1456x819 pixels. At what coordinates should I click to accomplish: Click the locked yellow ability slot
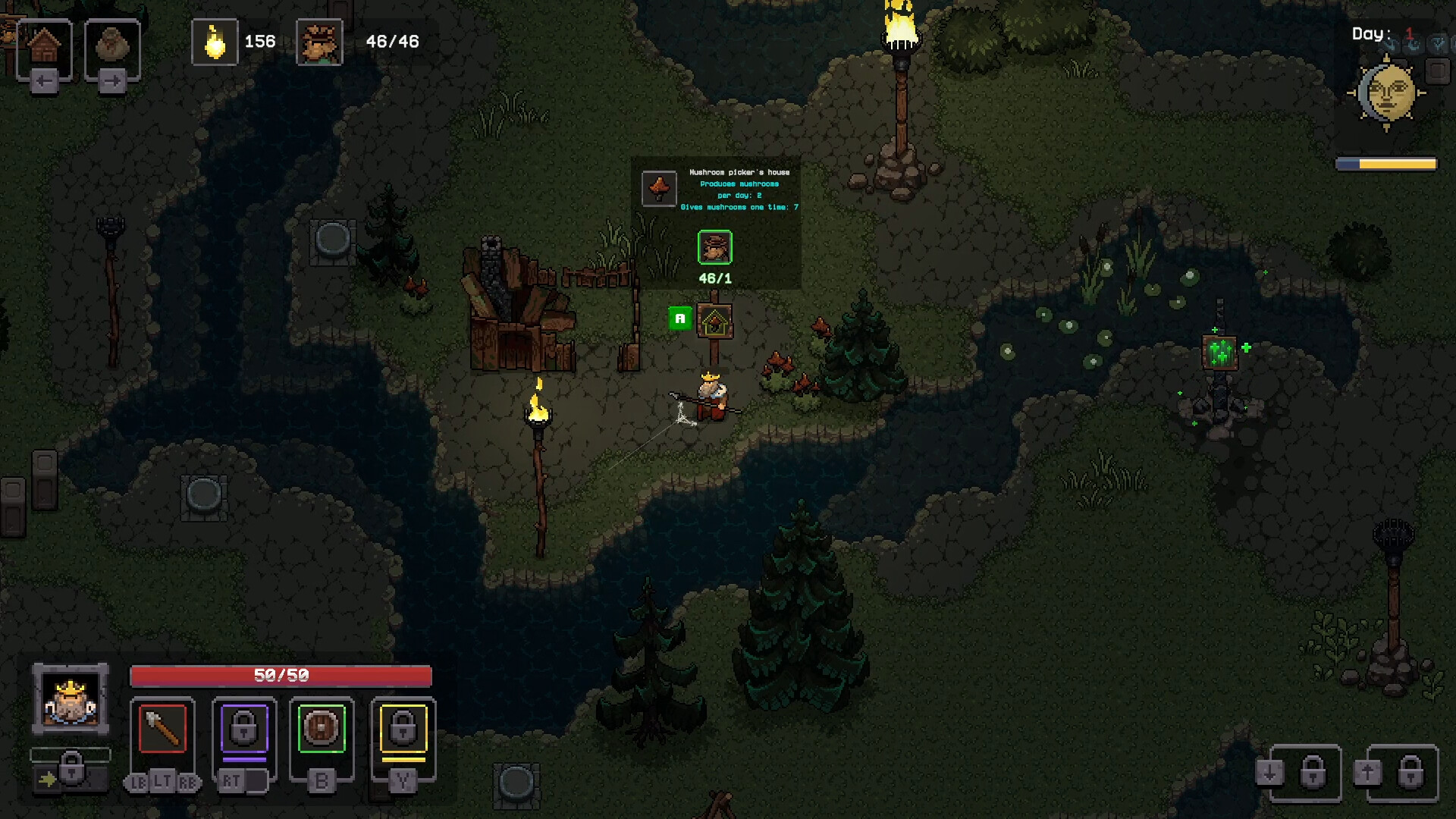403,729
